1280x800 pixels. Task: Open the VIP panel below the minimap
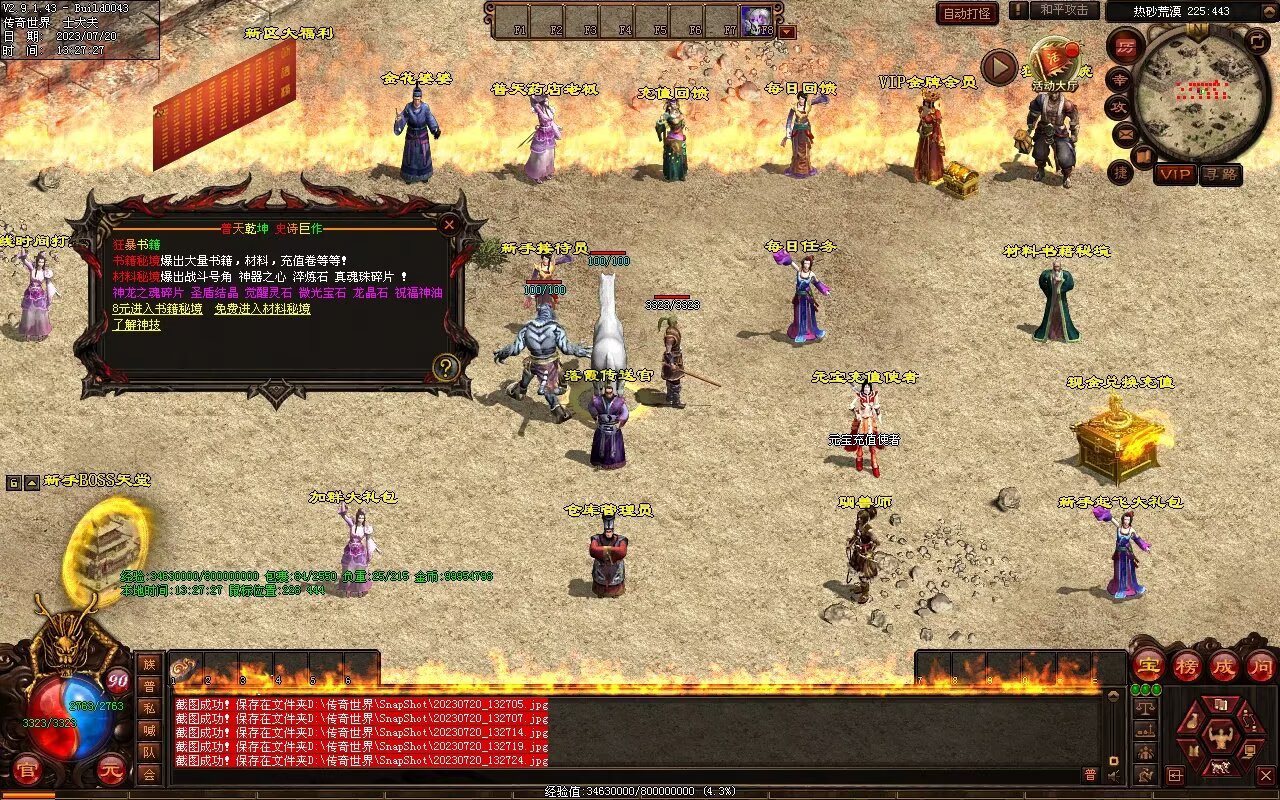[x=1175, y=174]
